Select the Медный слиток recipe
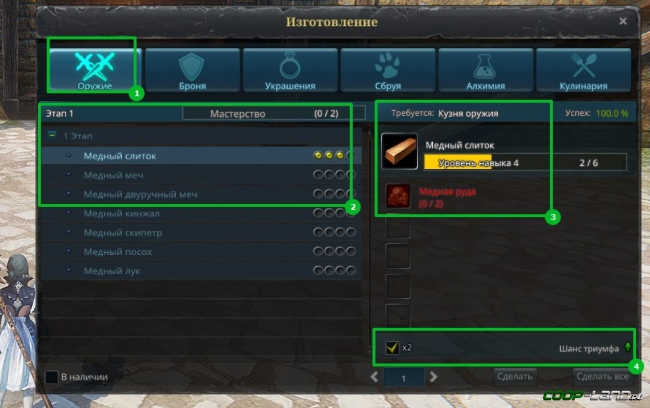650x408 pixels. pyautogui.click(x=120, y=156)
